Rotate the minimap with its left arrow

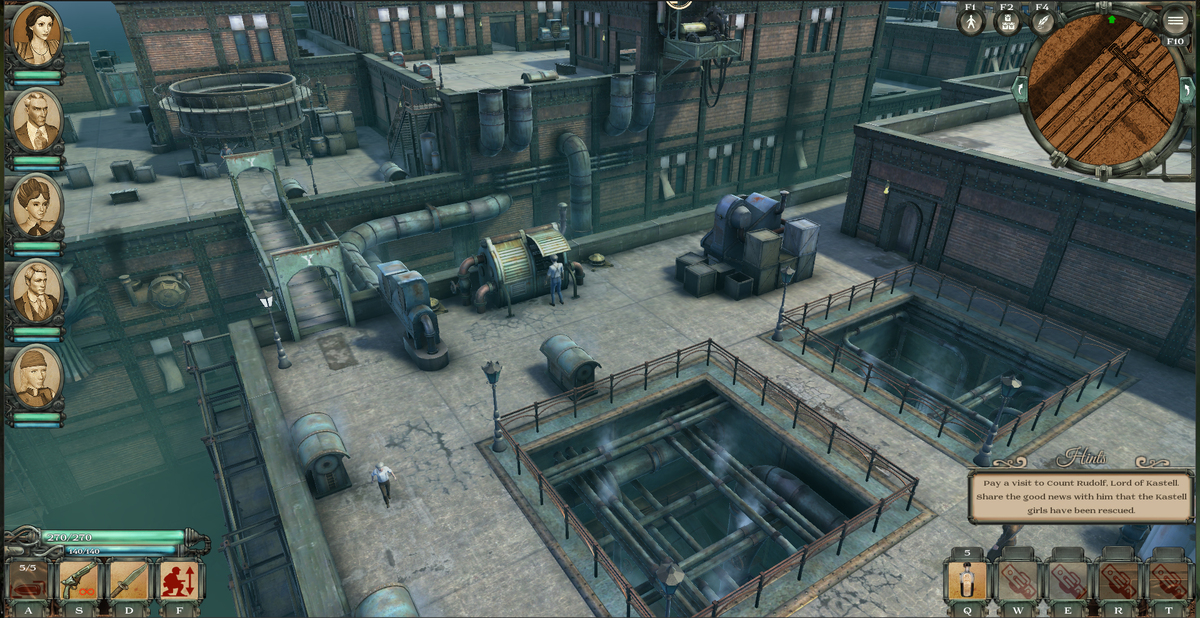[x=1021, y=91]
